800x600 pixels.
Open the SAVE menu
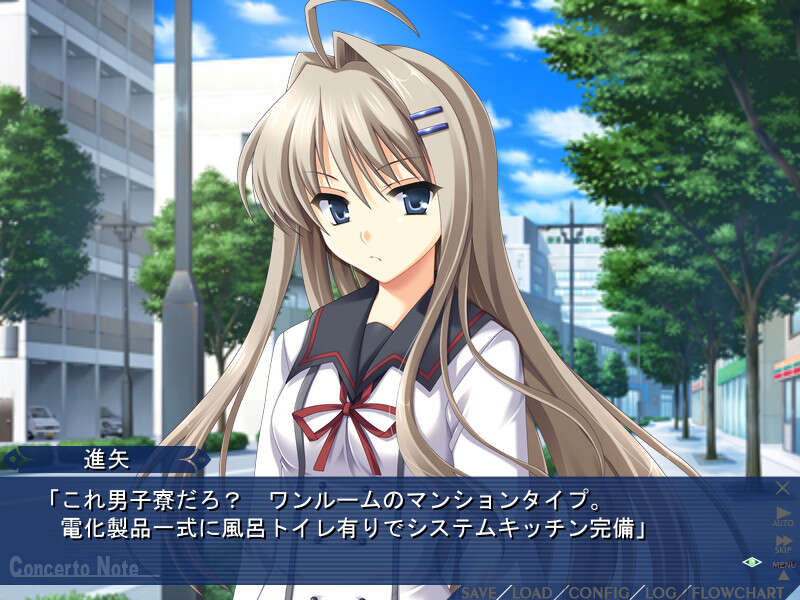(x=478, y=592)
